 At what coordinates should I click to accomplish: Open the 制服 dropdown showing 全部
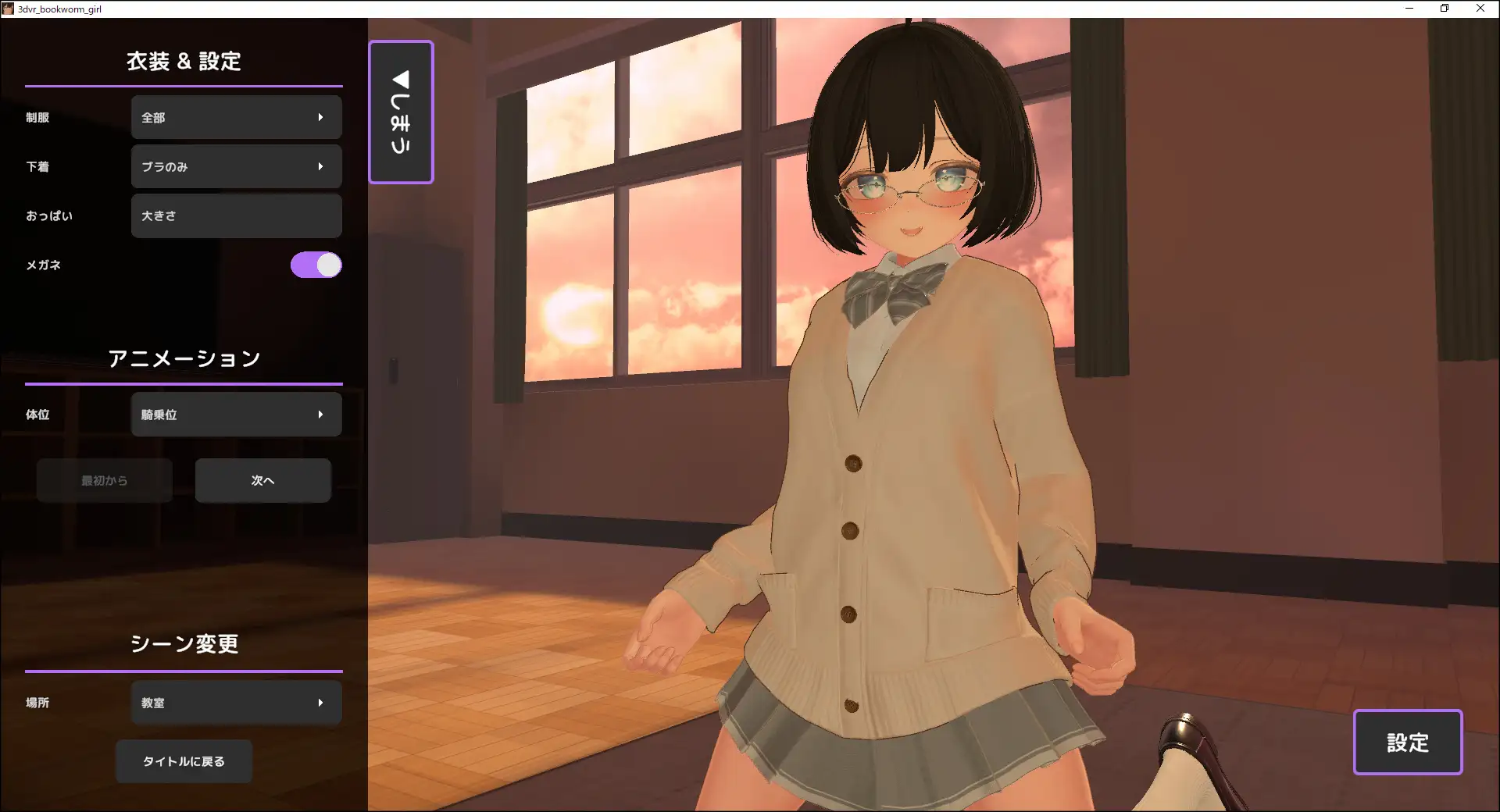click(x=236, y=117)
